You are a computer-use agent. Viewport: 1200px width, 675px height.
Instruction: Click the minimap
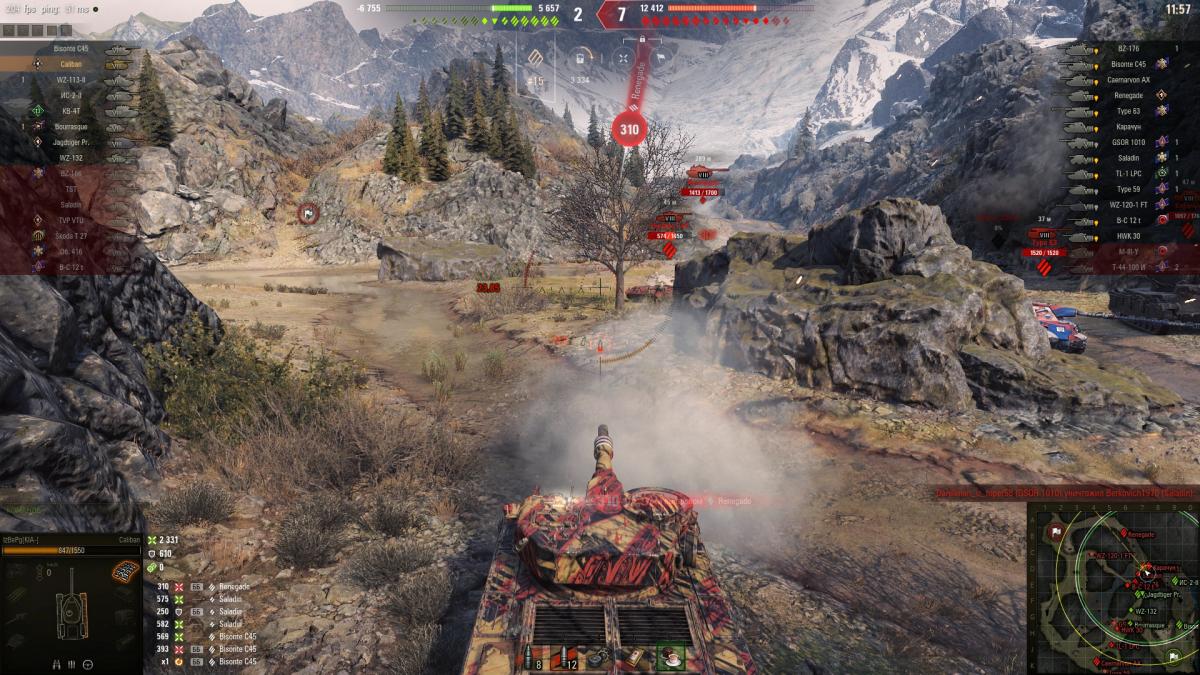(x=1112, y=588)
